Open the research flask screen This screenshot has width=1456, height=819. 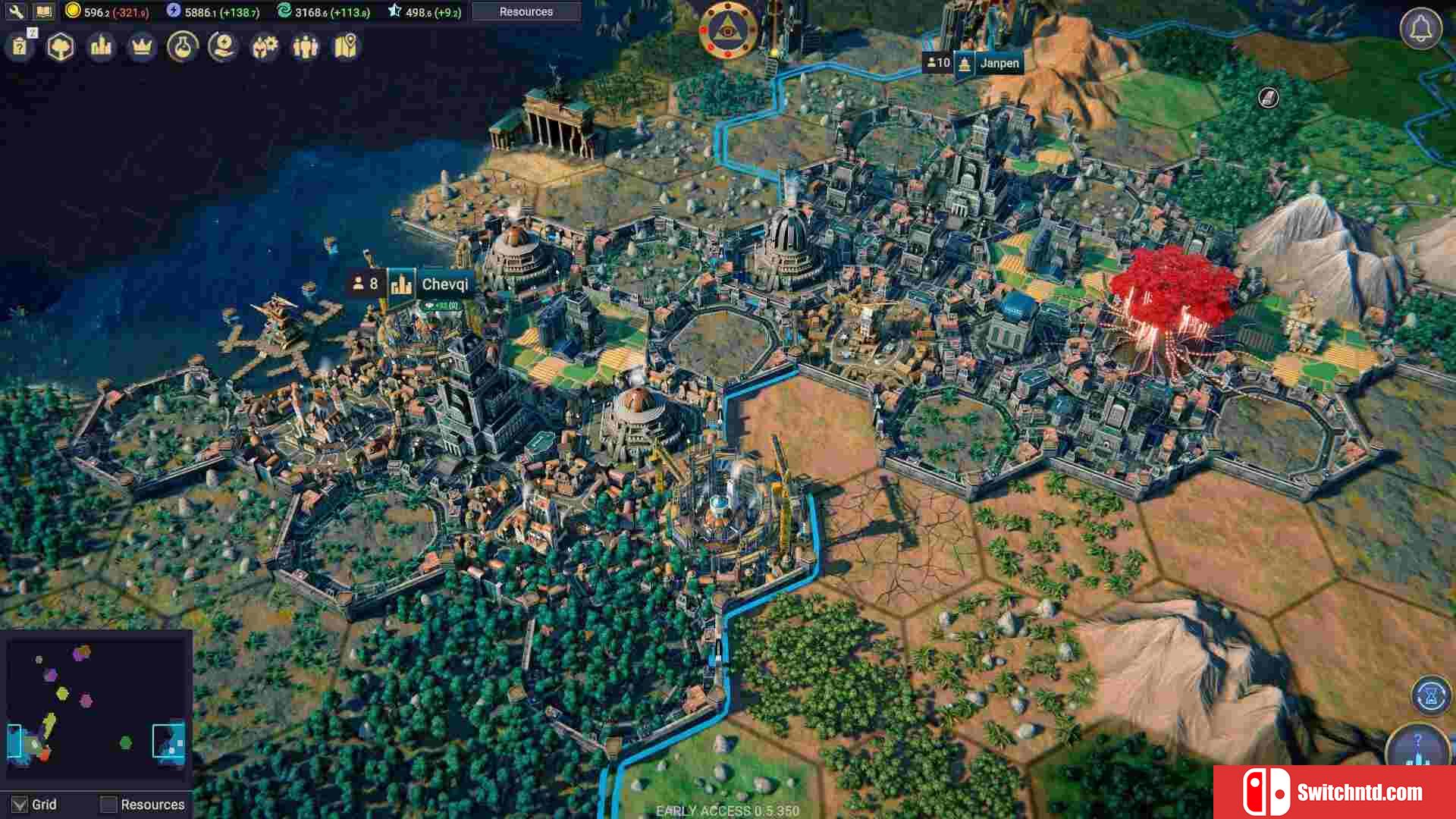(182, 47)
